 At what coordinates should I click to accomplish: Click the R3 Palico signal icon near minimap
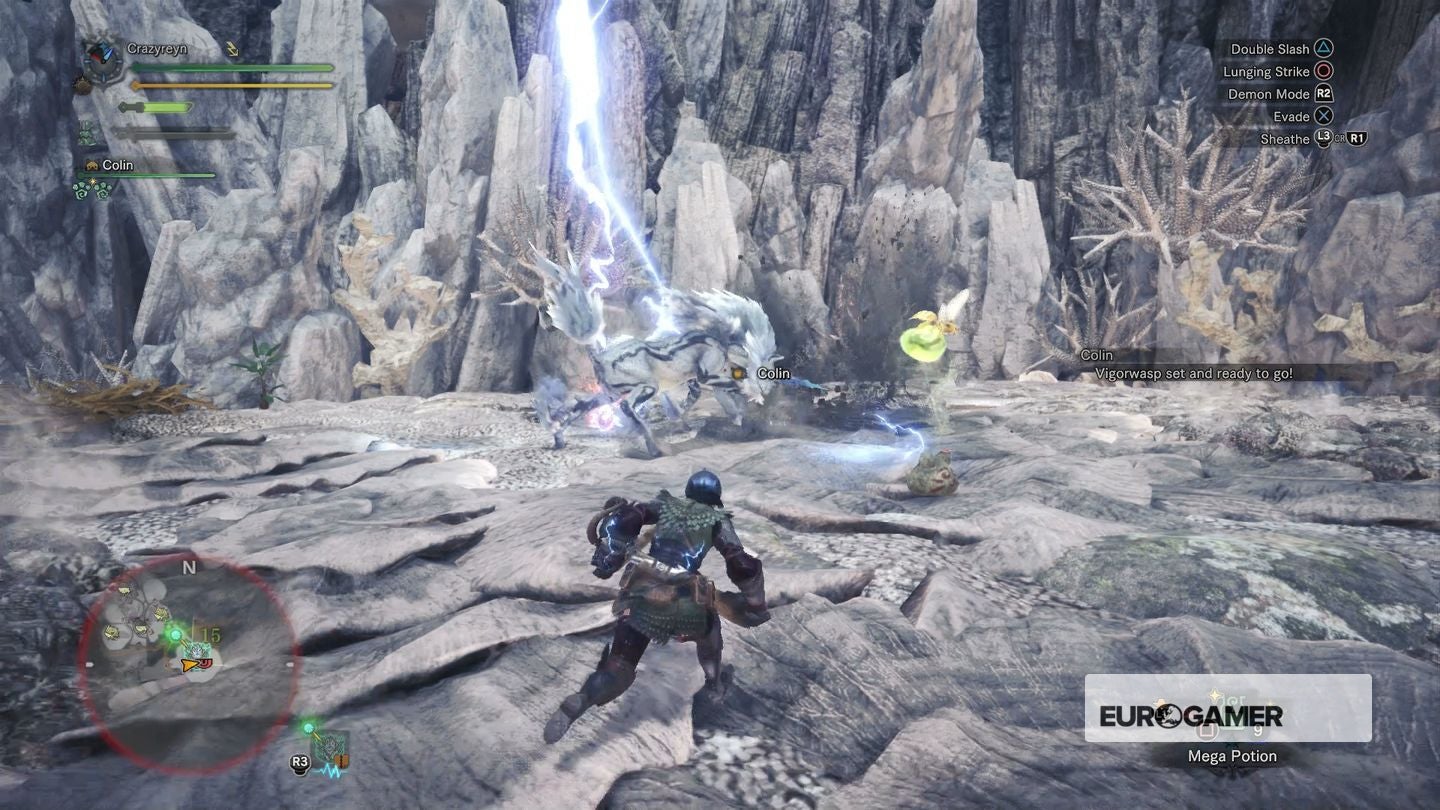(299, 761)
